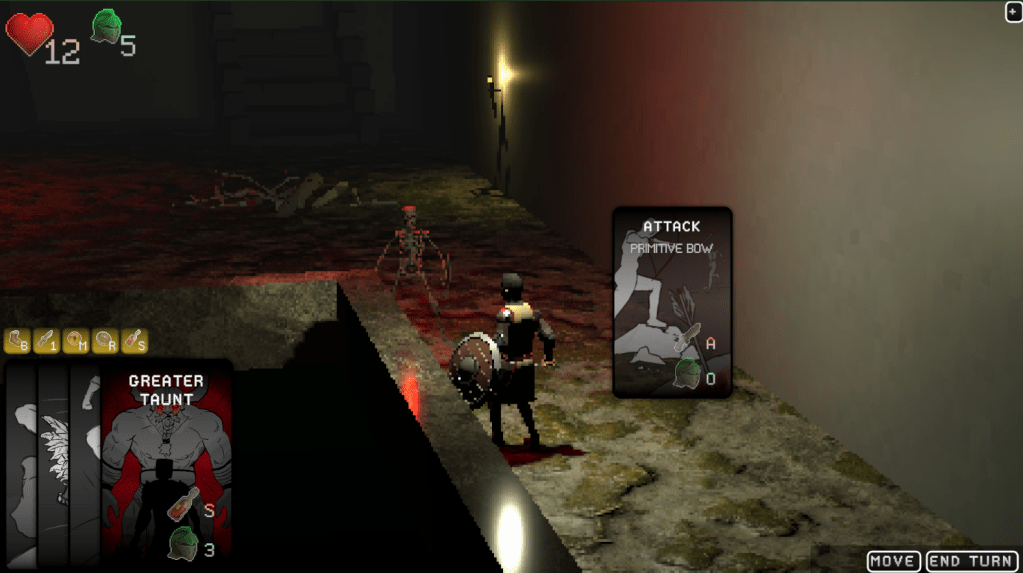Image resolution: width=1023 pixels, height=573 pixels.
Task: Select the boot equipment slot marked B
Action: [x=17, y=341]
